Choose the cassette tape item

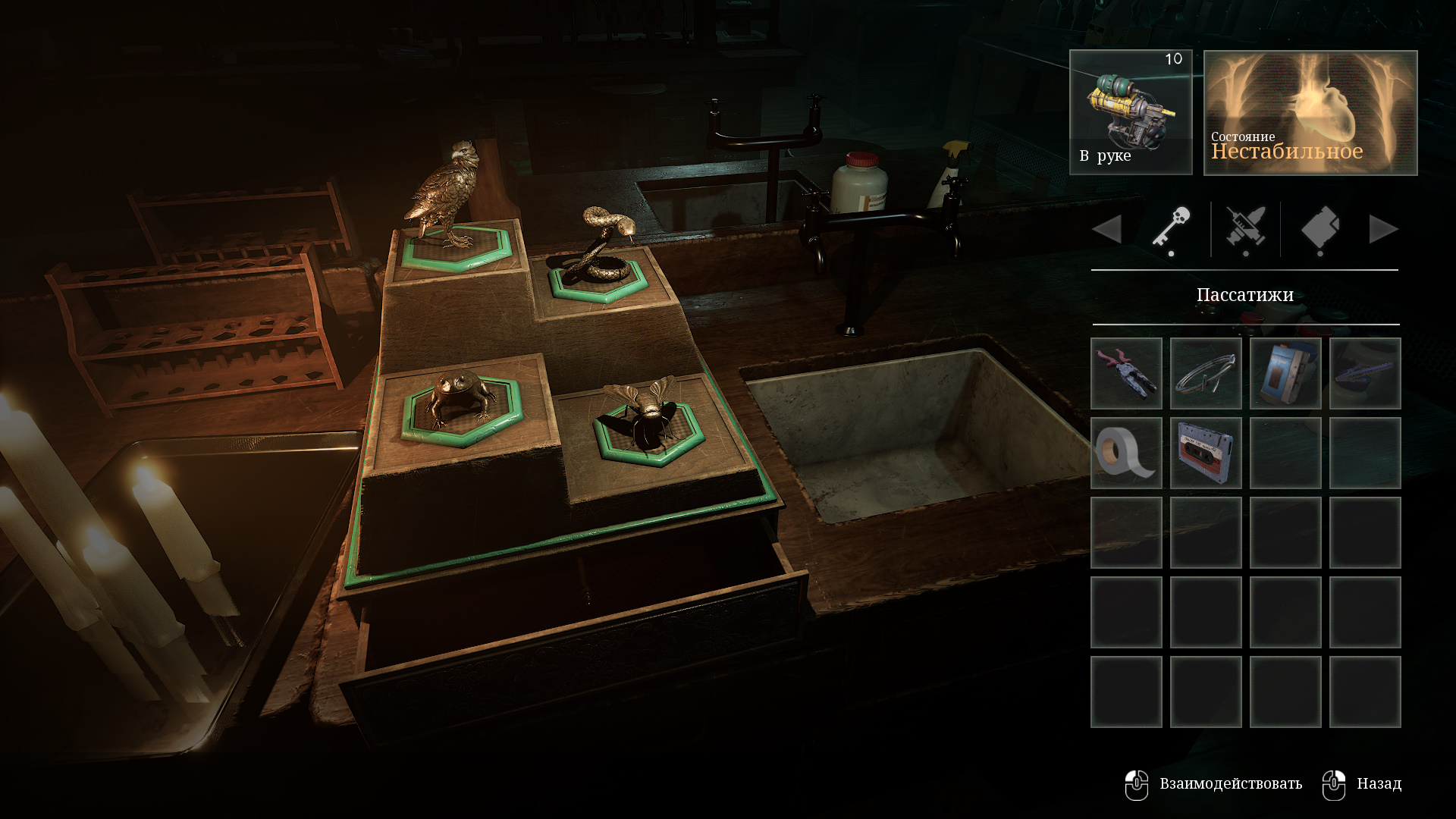1206,453
